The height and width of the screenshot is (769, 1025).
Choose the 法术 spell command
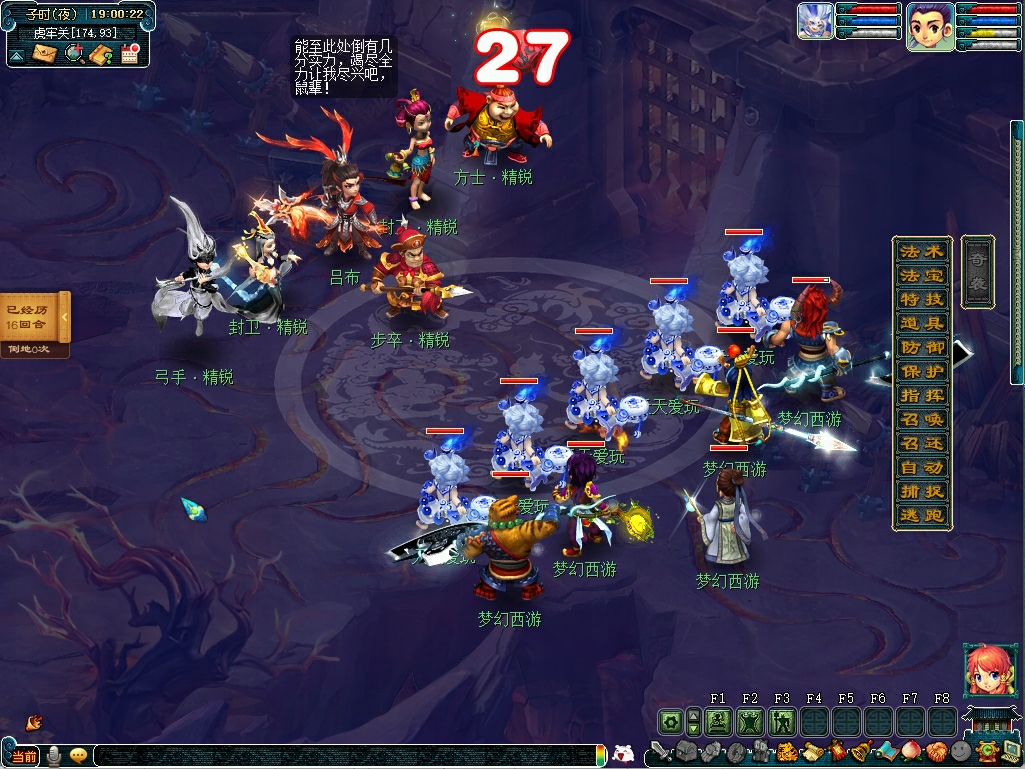pyautogui.click(x=921, y=251)
